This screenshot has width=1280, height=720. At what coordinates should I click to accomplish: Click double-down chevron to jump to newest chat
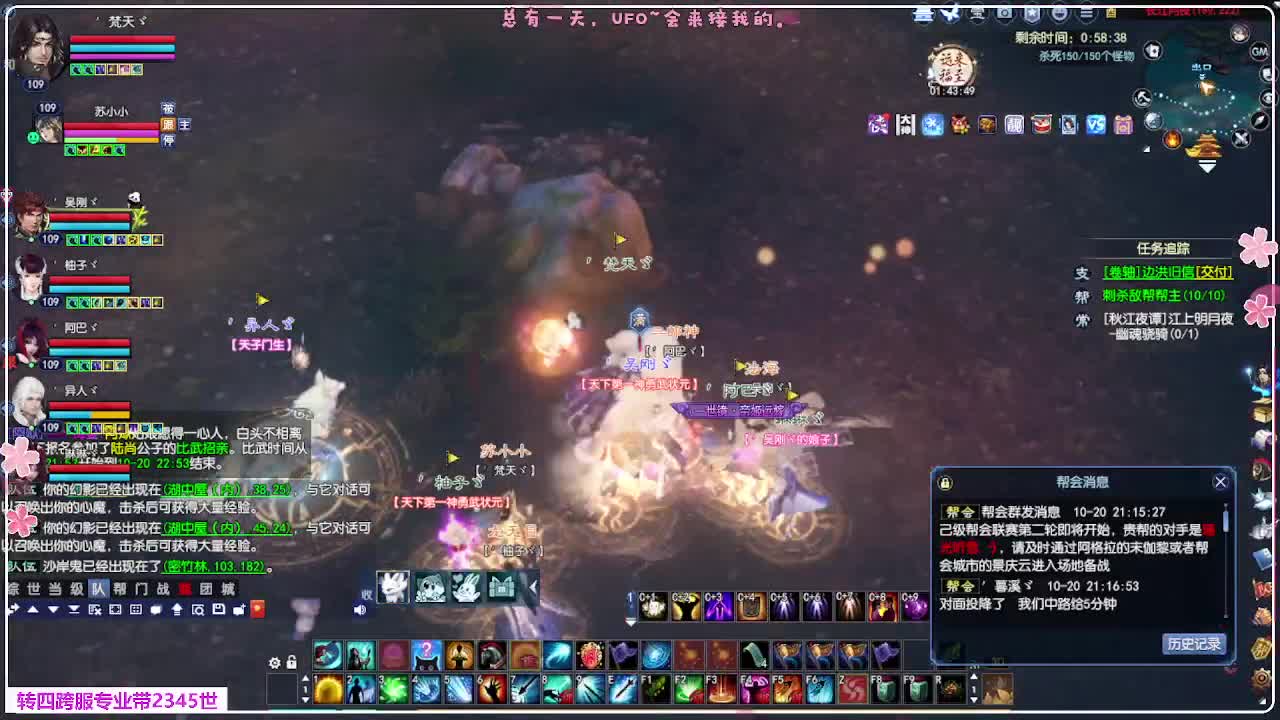tap(72, 609)
